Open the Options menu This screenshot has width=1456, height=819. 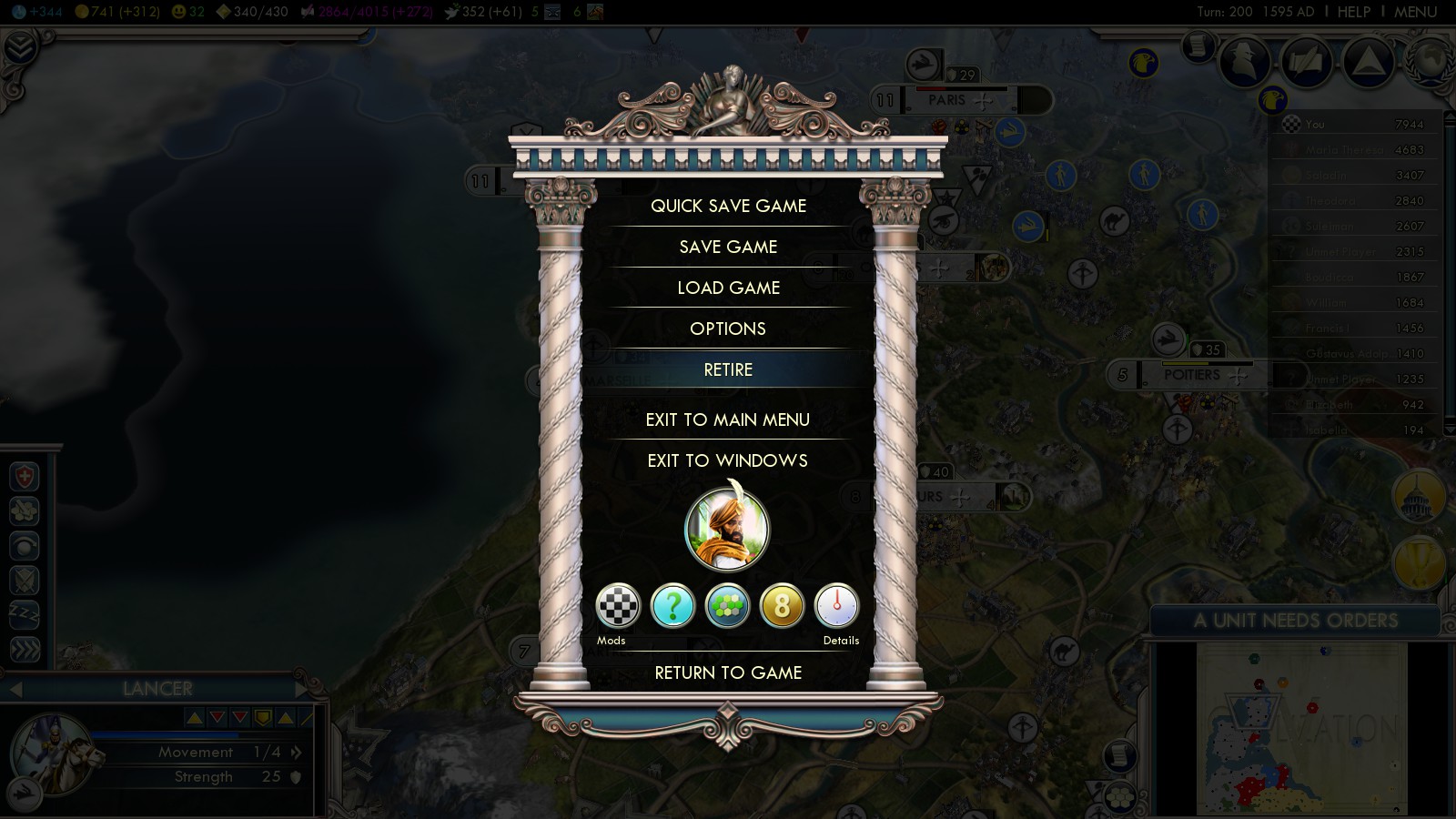(x=728, y=329)
